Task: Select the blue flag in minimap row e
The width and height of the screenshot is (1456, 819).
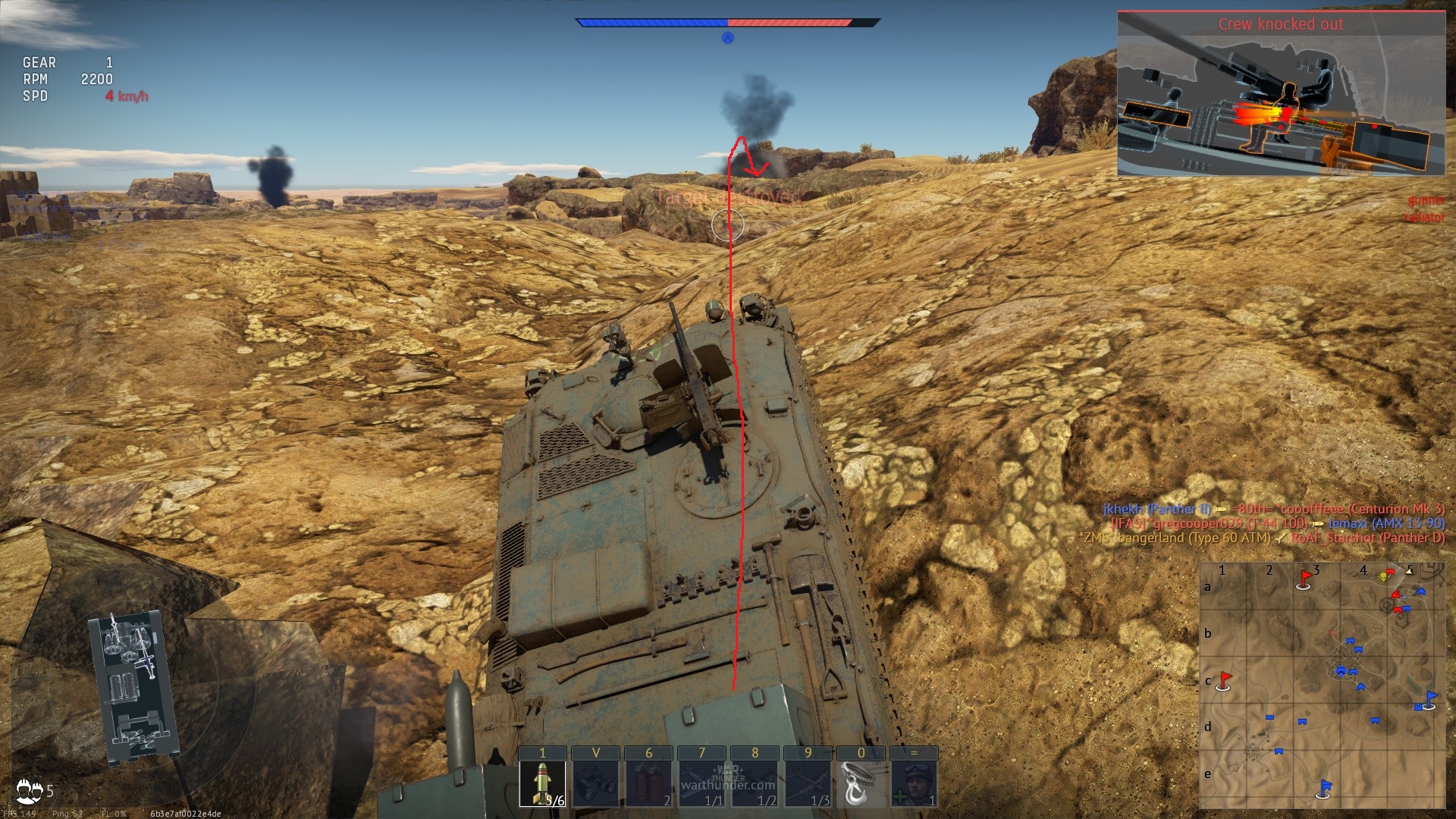Action: (1324, 789)
